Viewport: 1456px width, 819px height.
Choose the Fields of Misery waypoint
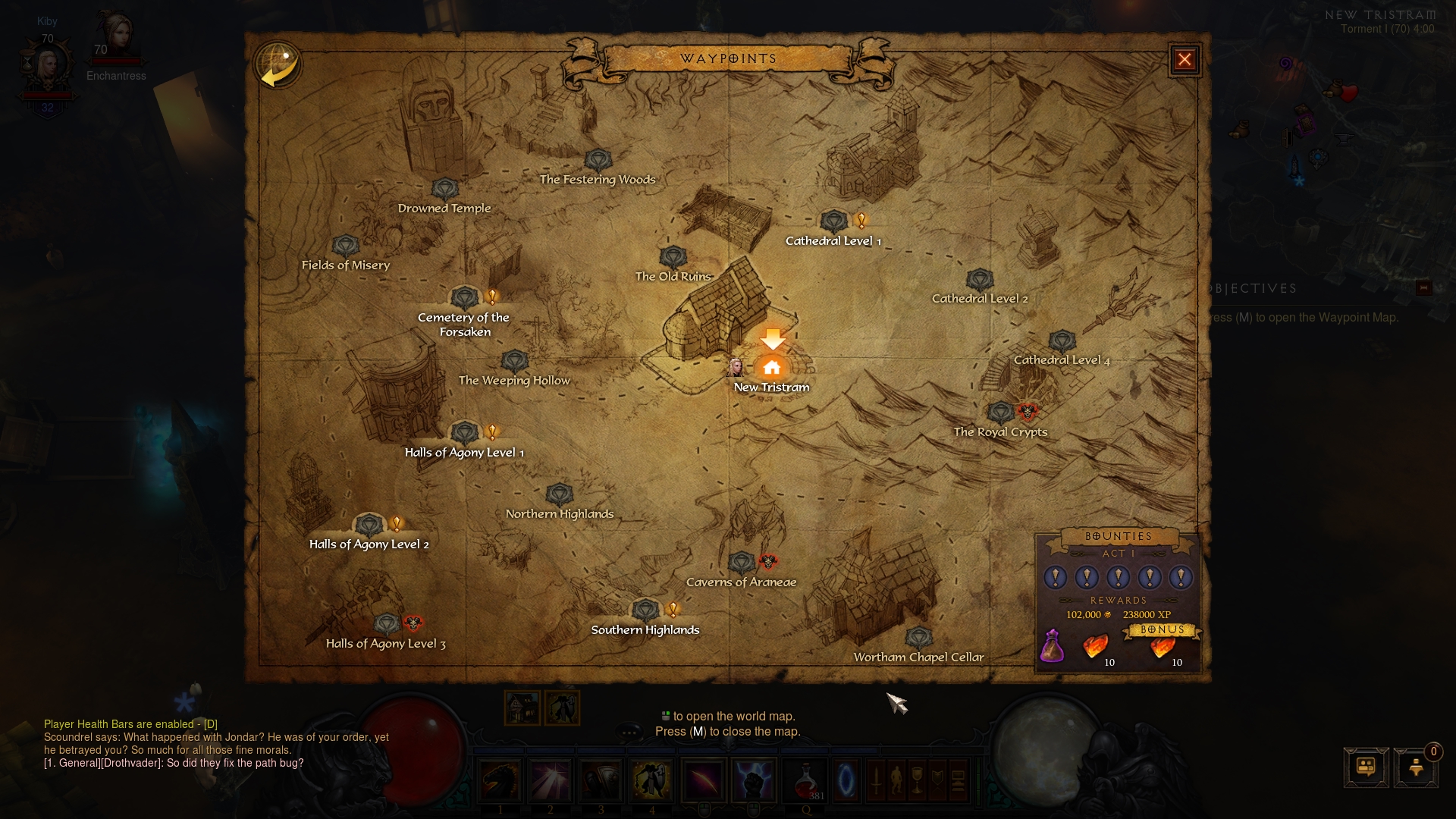tap(346, 246)
